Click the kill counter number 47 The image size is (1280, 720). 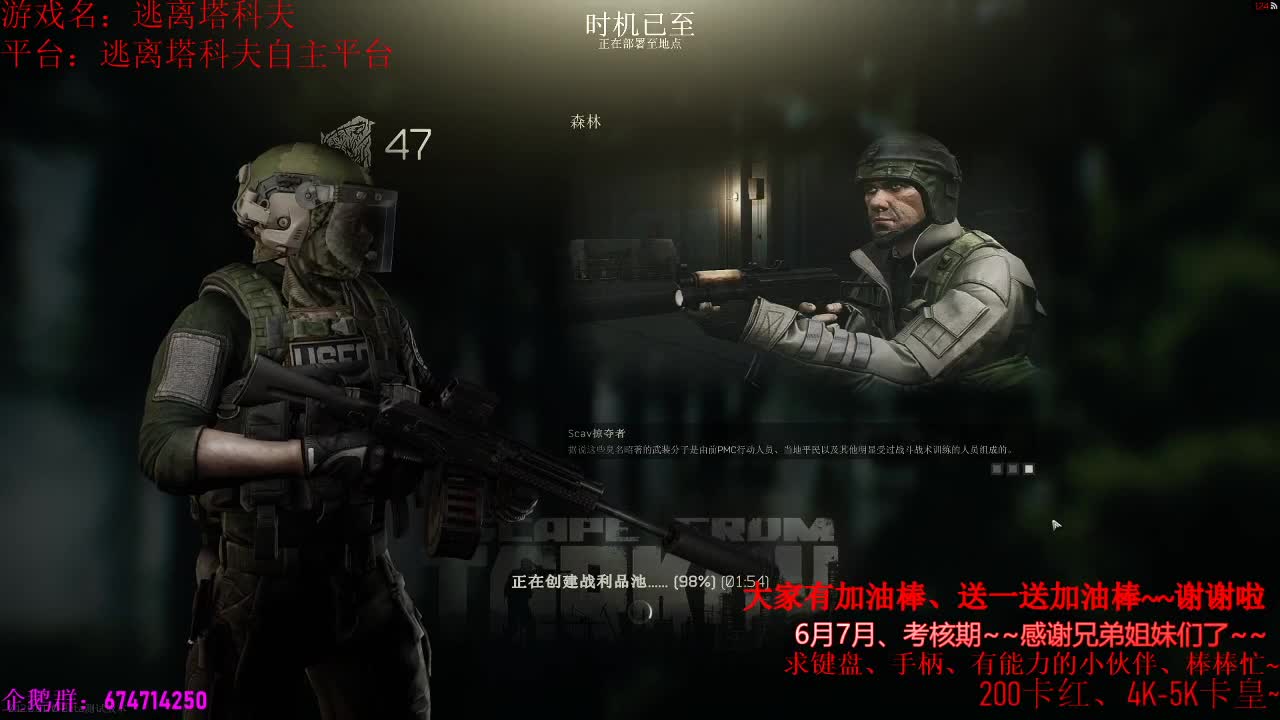tap(404, 143)
